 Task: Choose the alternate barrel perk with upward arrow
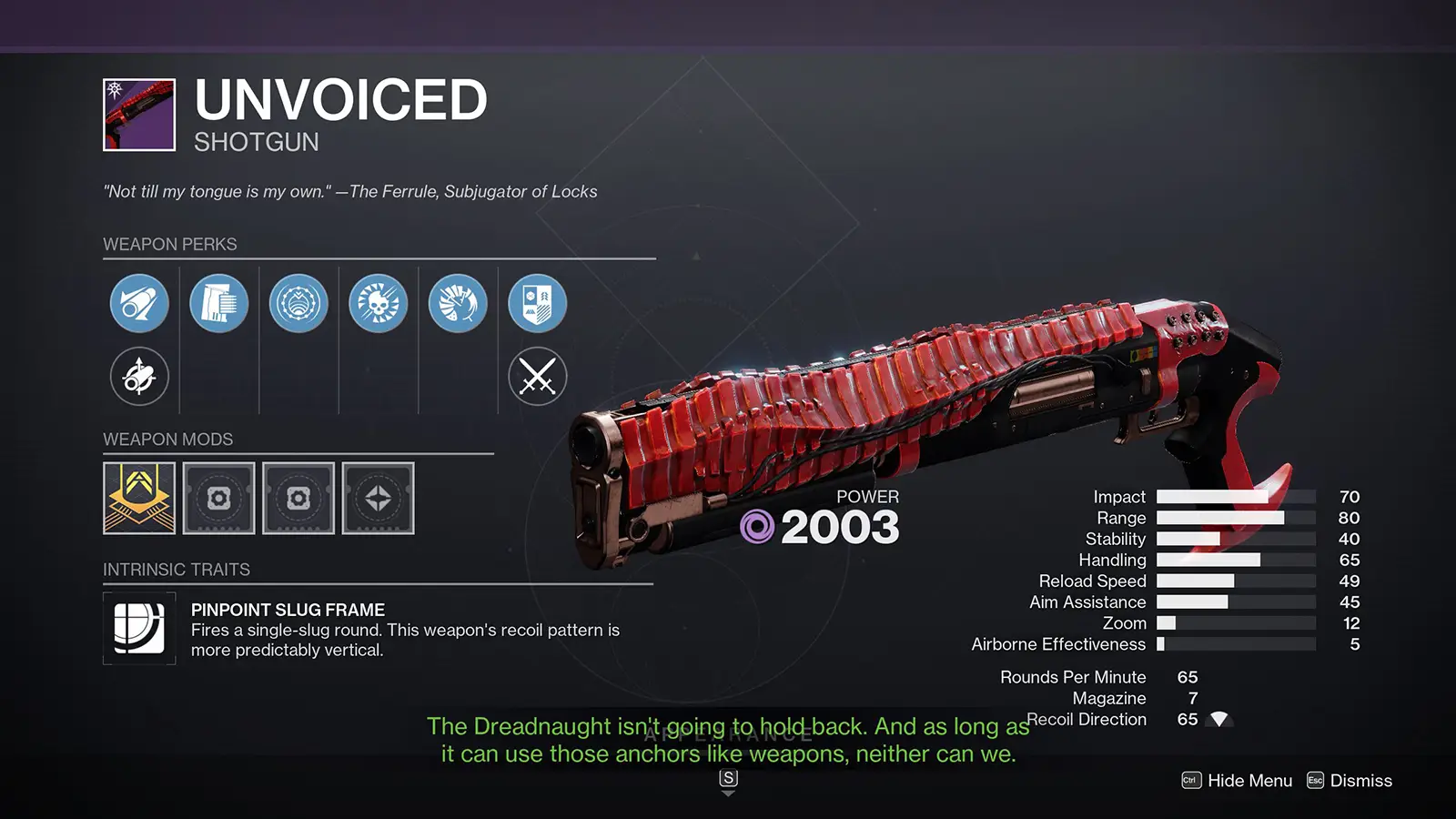pyautogui.click(x=139, y=376)
